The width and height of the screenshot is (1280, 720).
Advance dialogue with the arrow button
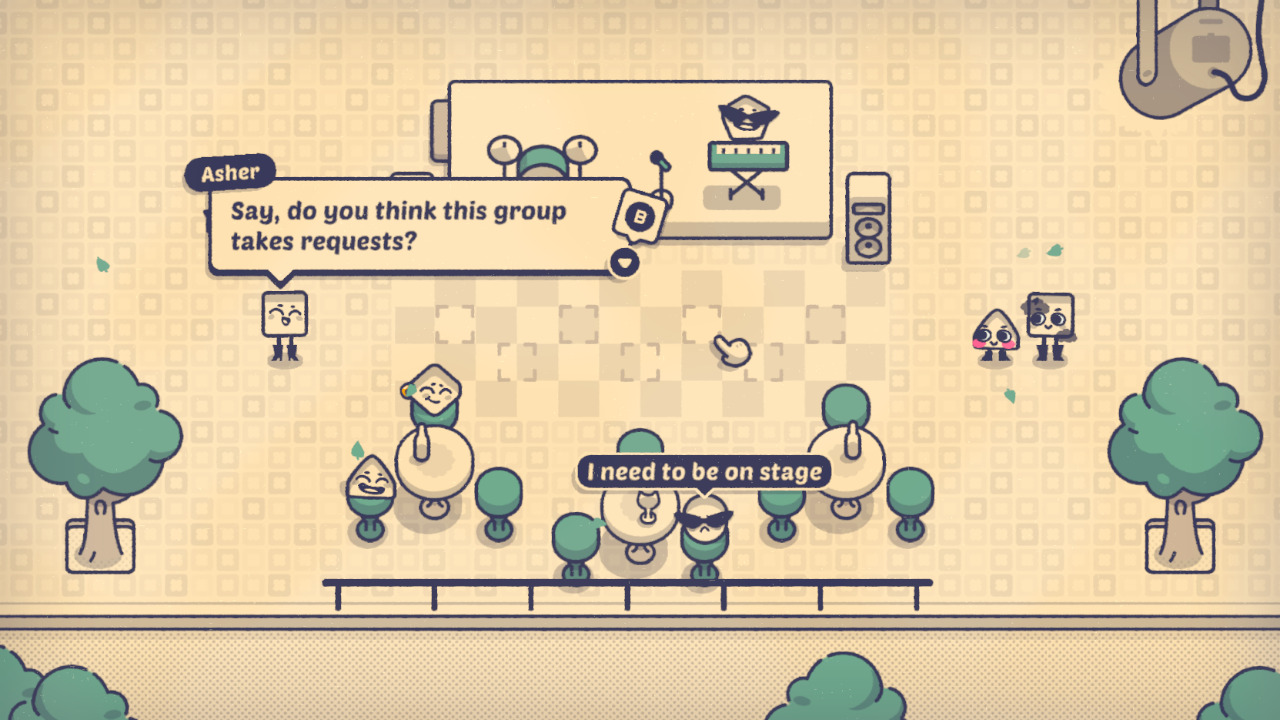622,260
